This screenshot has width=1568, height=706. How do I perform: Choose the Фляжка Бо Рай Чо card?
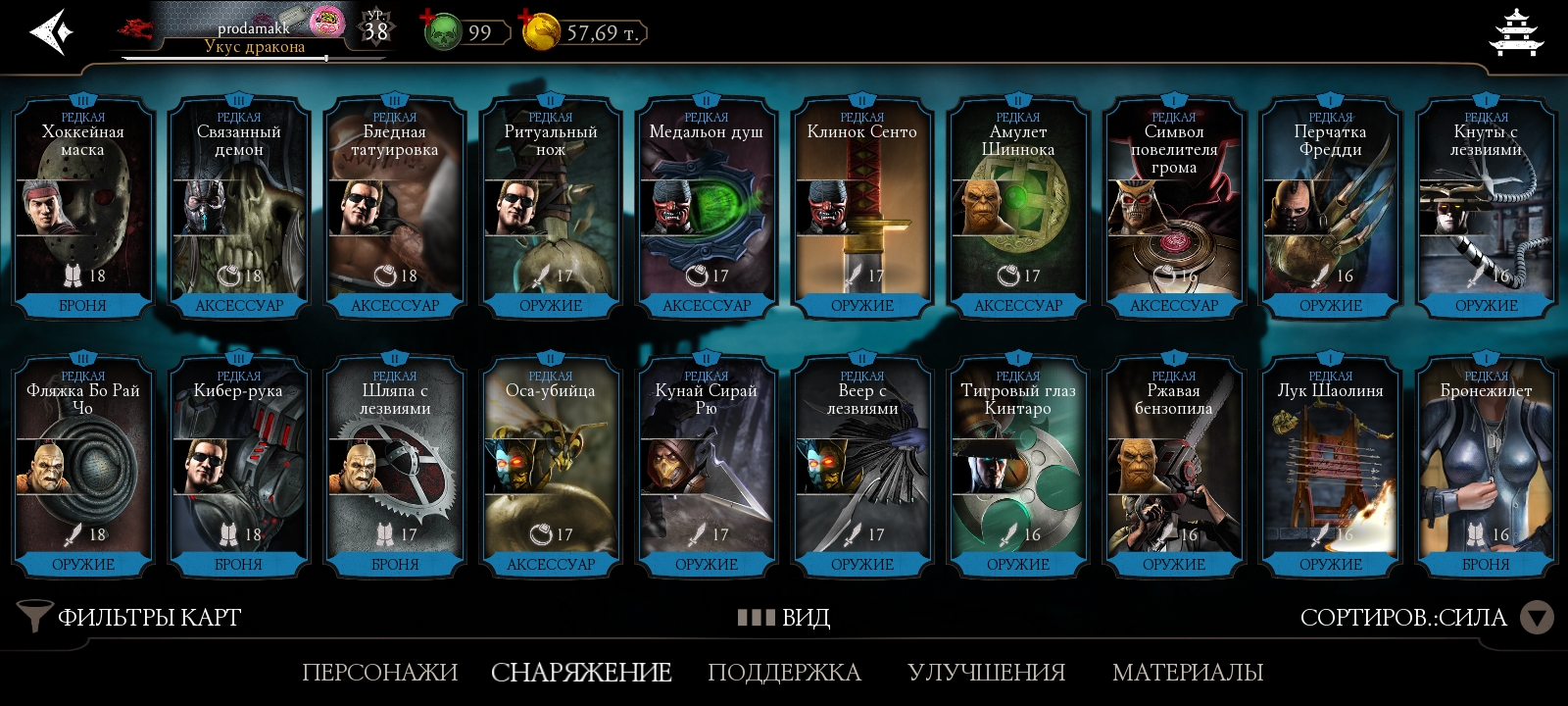pos(82,467)
